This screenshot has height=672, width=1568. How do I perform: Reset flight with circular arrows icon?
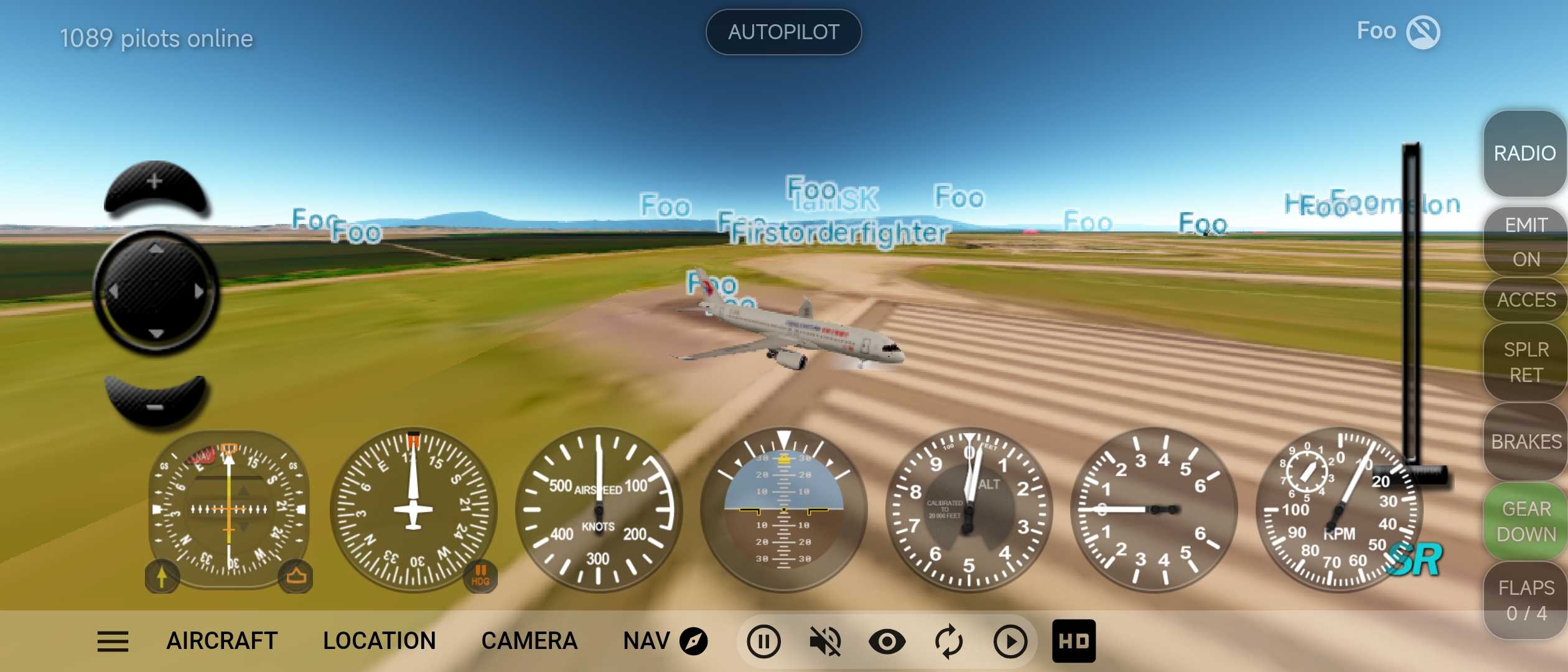[948, 642]
